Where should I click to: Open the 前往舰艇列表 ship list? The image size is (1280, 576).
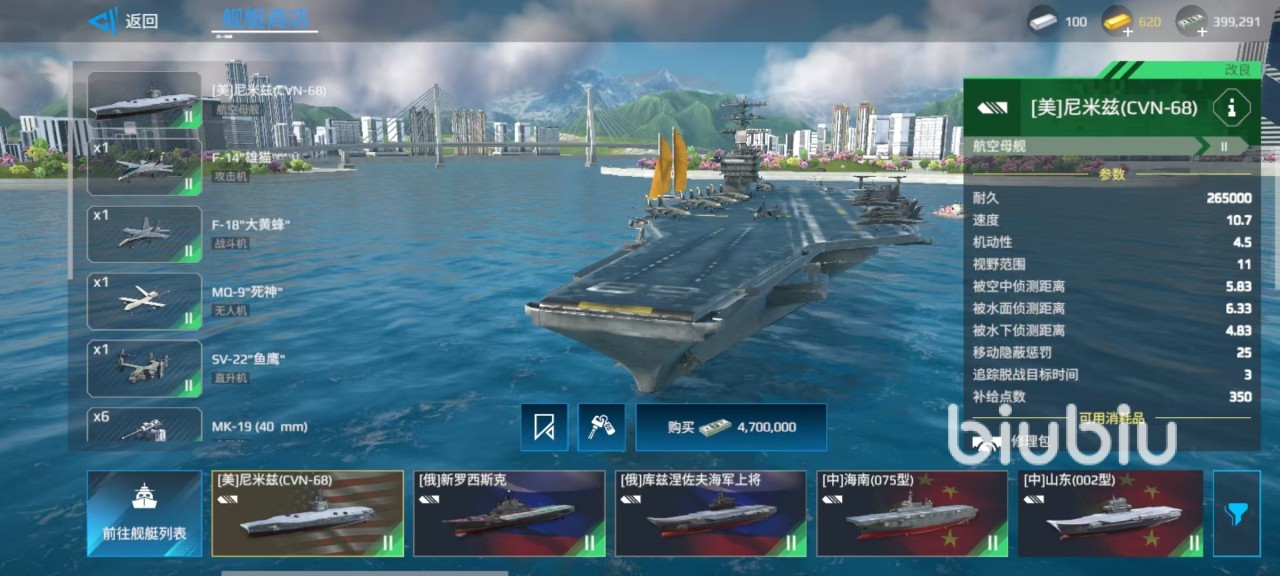pos(144,513)
